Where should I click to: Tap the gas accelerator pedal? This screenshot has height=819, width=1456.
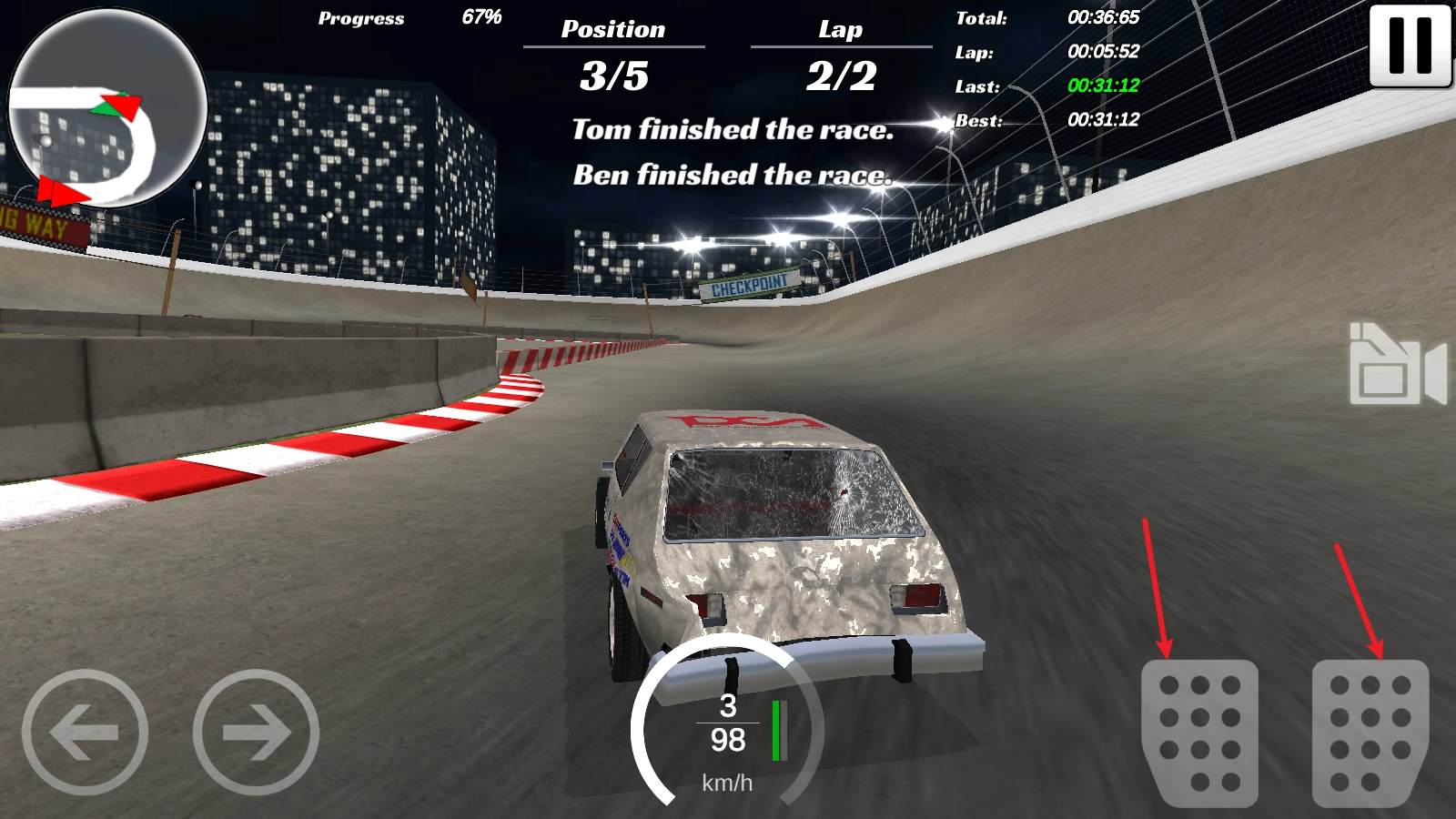(1370, 733)
